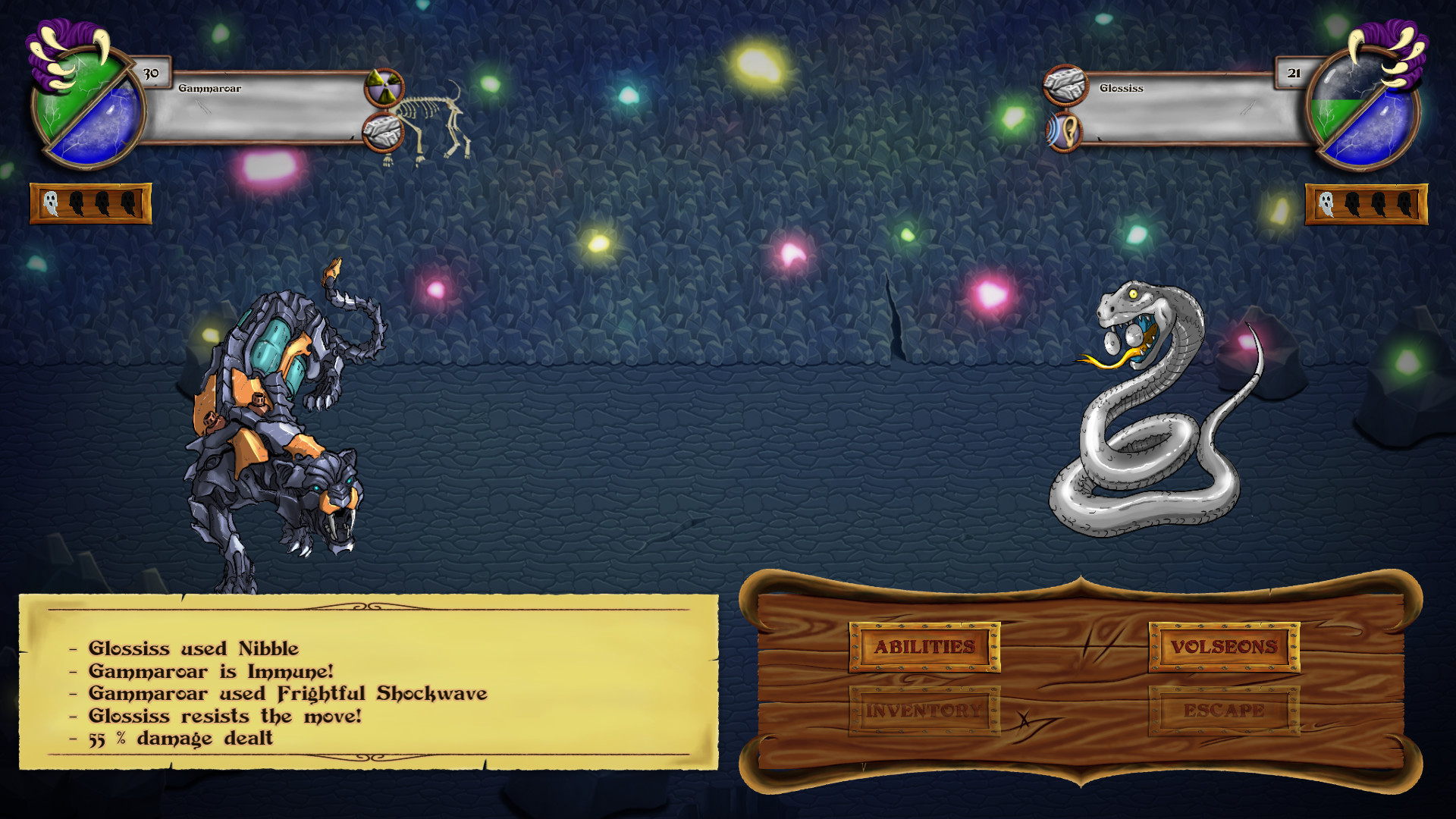Click the INVENTORY button

924,711
